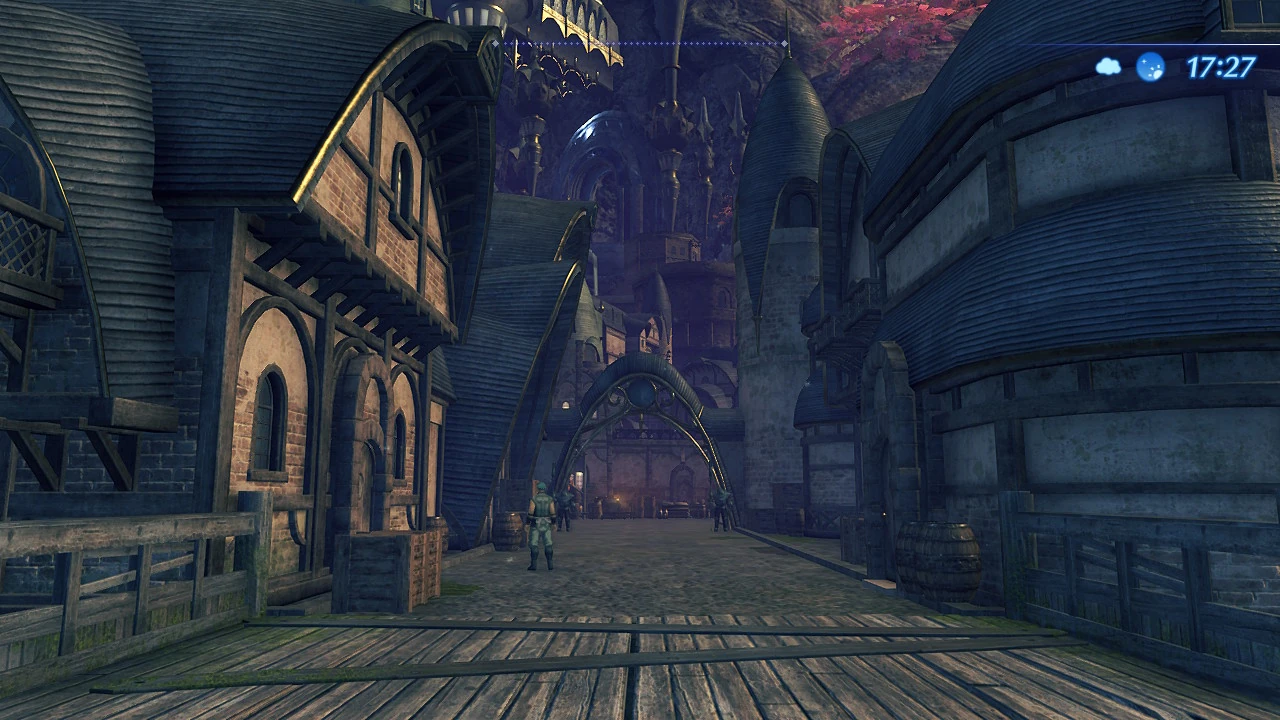Viewport: 1280px width, 720px height.
Task: Click the cloudy weather icon
Action: (x=1108, y=65)
